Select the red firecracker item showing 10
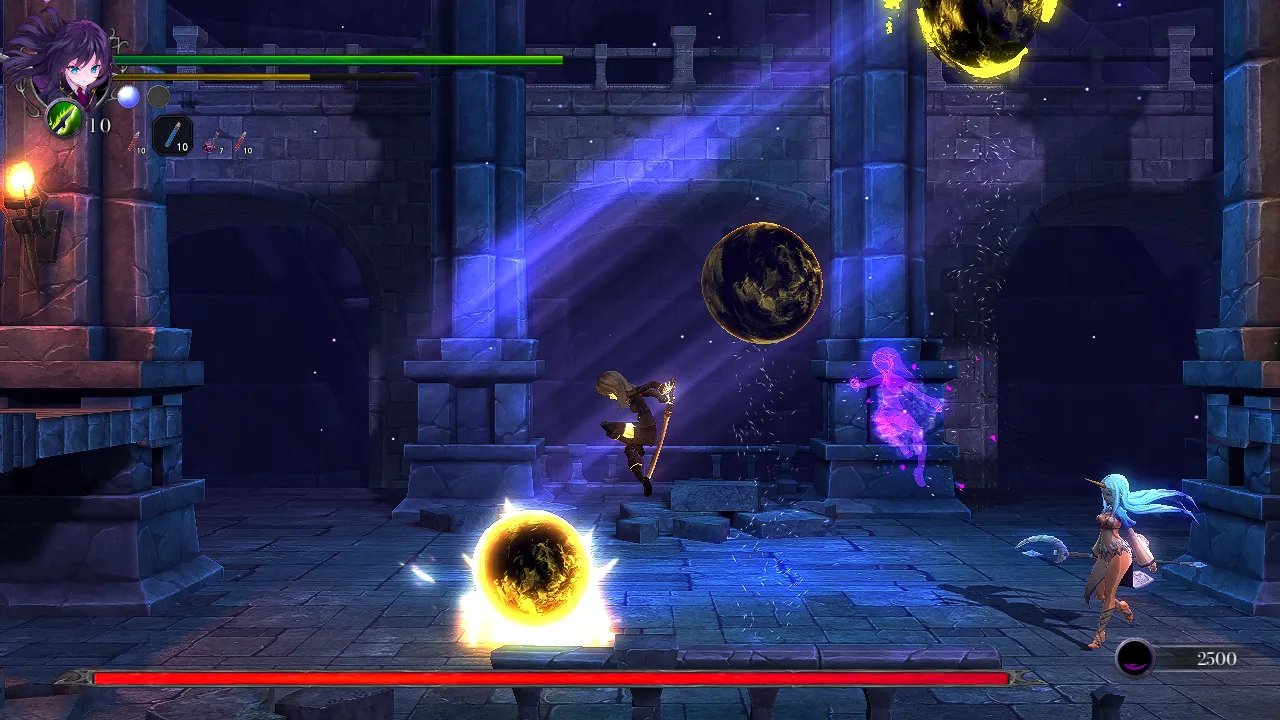The height and width of the screenshot is (720, 1280). [132, 141]
